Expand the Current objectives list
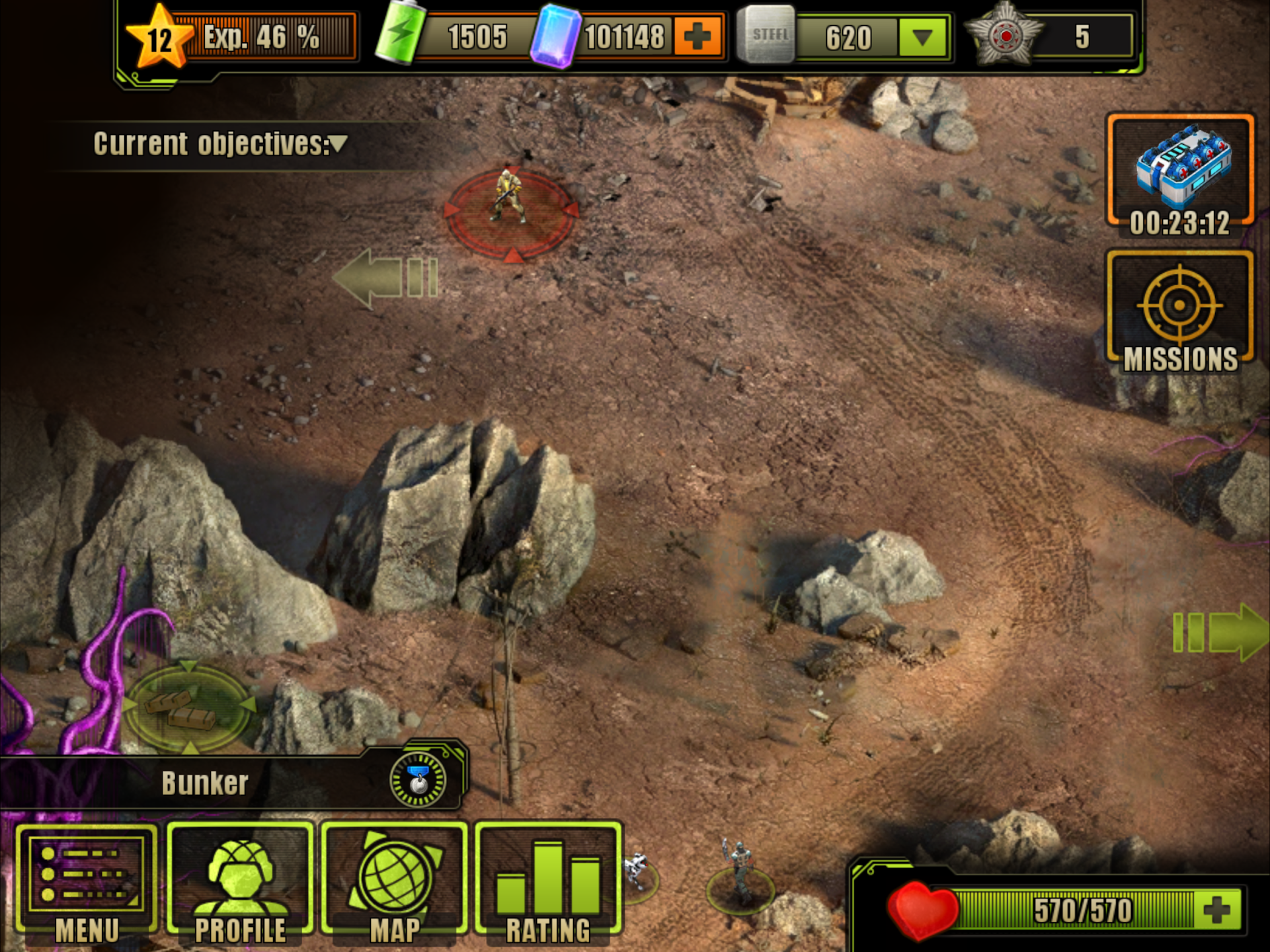This screenshot has height=952, width=1270. point(338,144)
